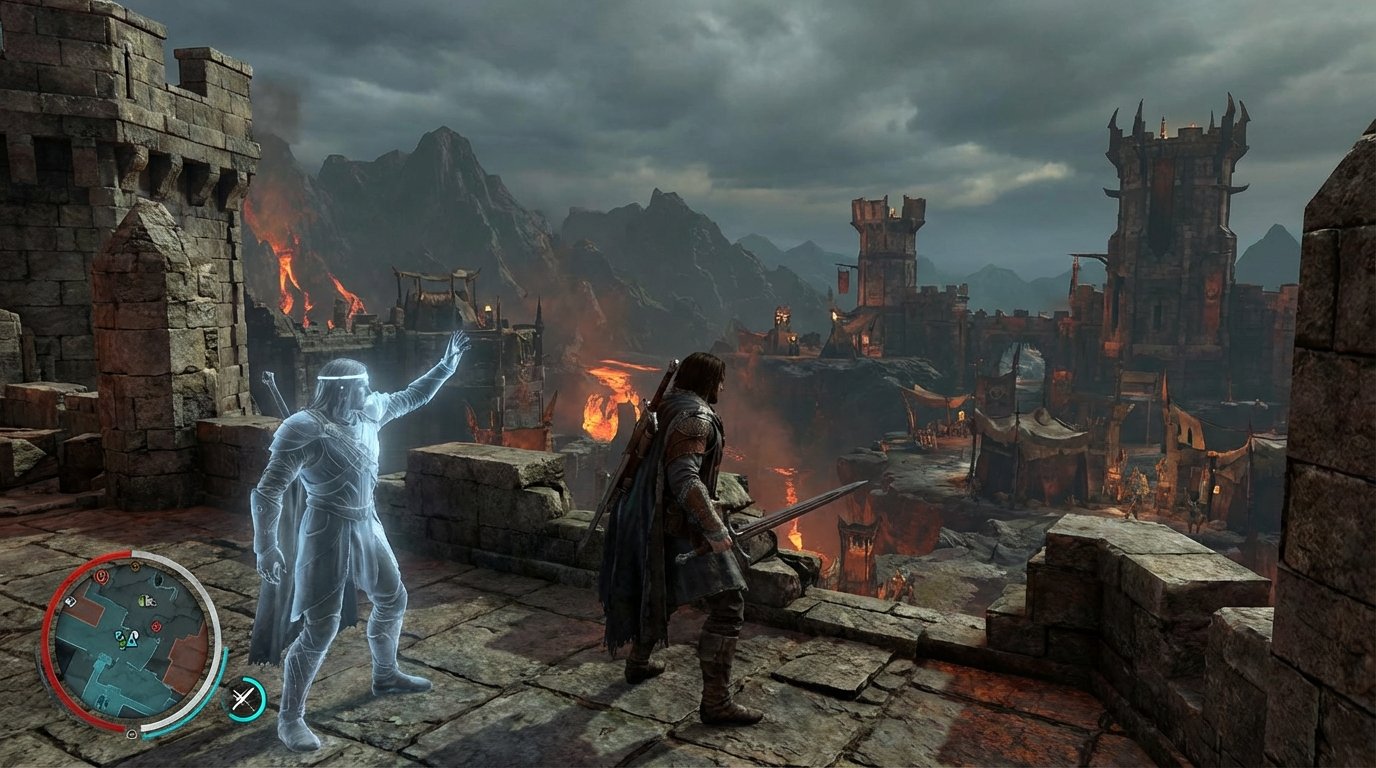Click the red skull enemy icon on minimap

[x=155, y=626]
